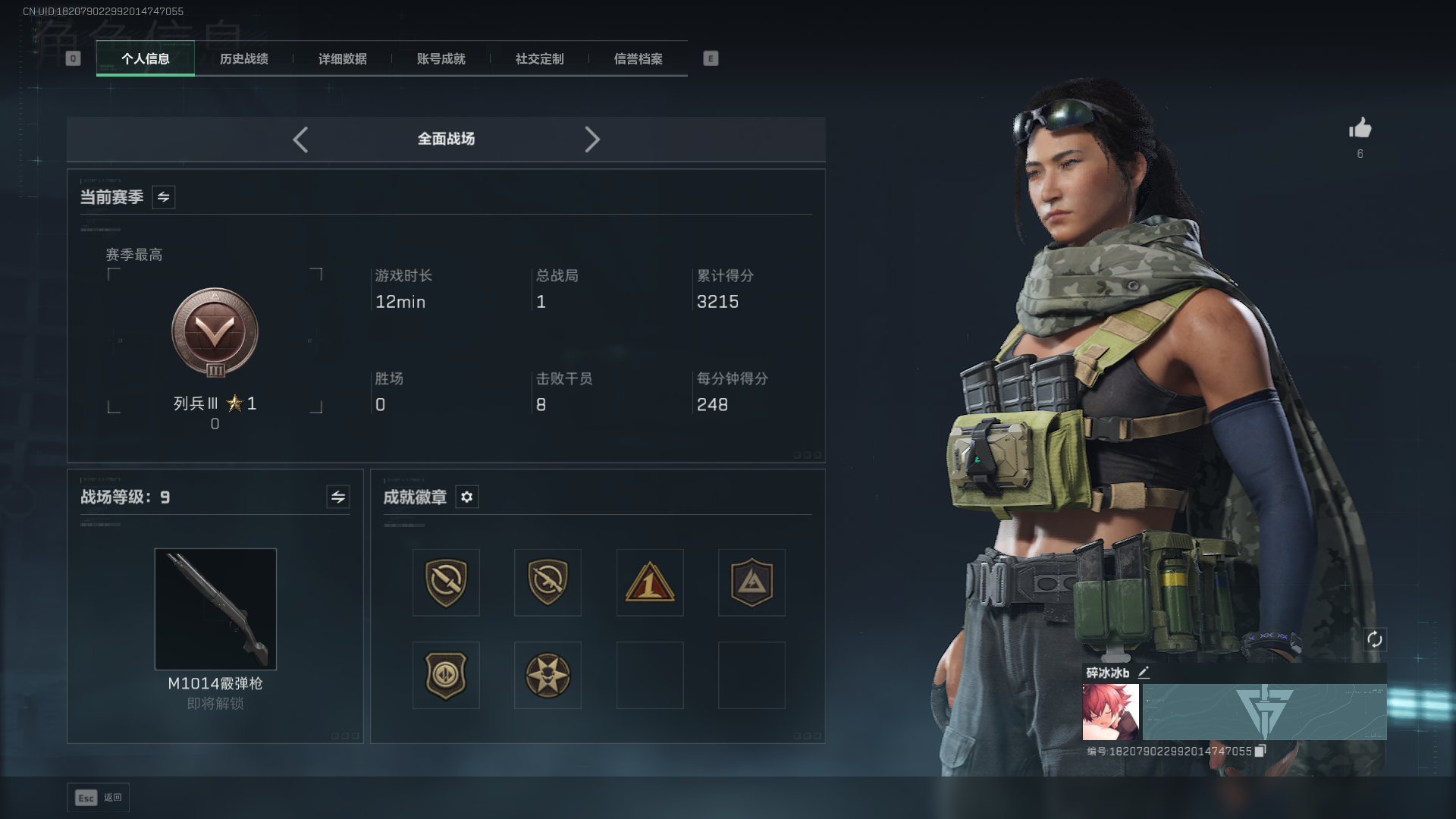Give a thumbs-up like to the profile

click(x=1360, y=128)
